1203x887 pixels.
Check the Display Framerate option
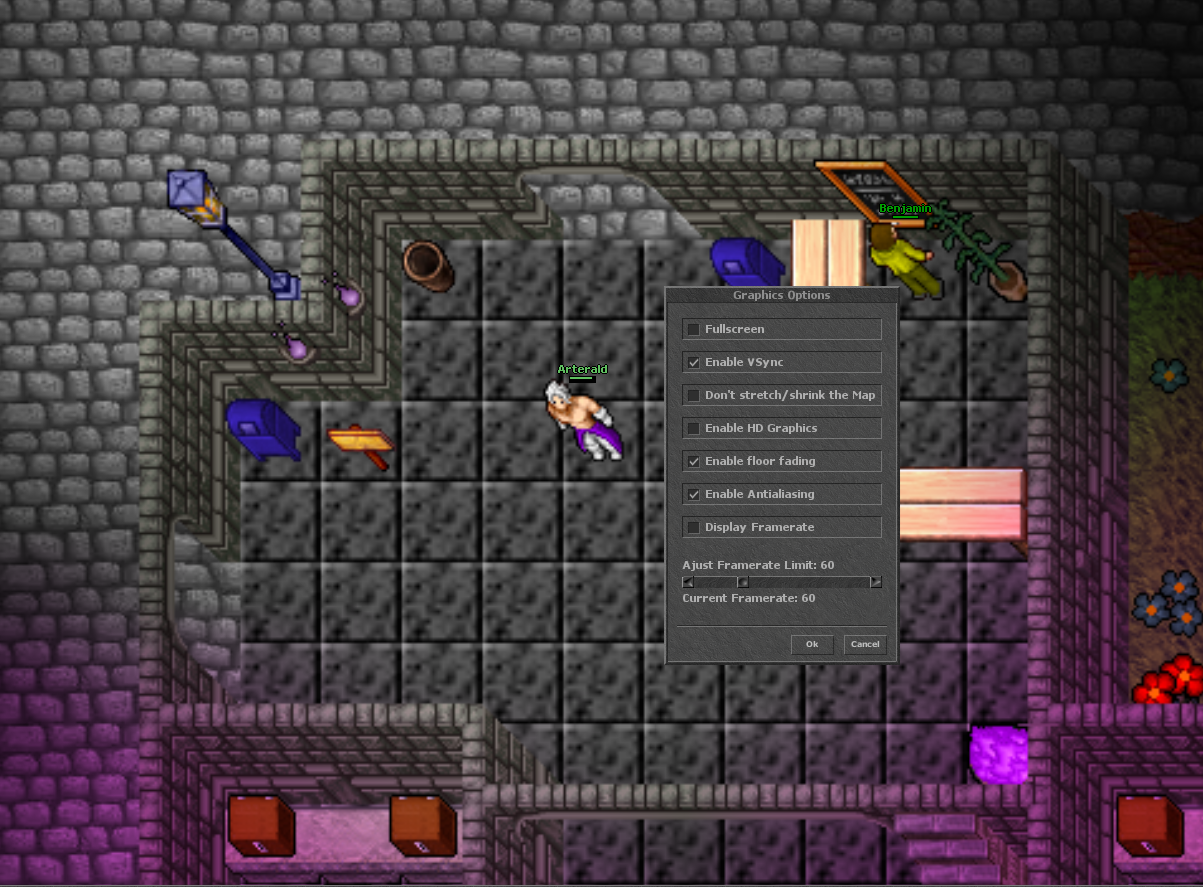pyautogui.click(x=693, y=527)
